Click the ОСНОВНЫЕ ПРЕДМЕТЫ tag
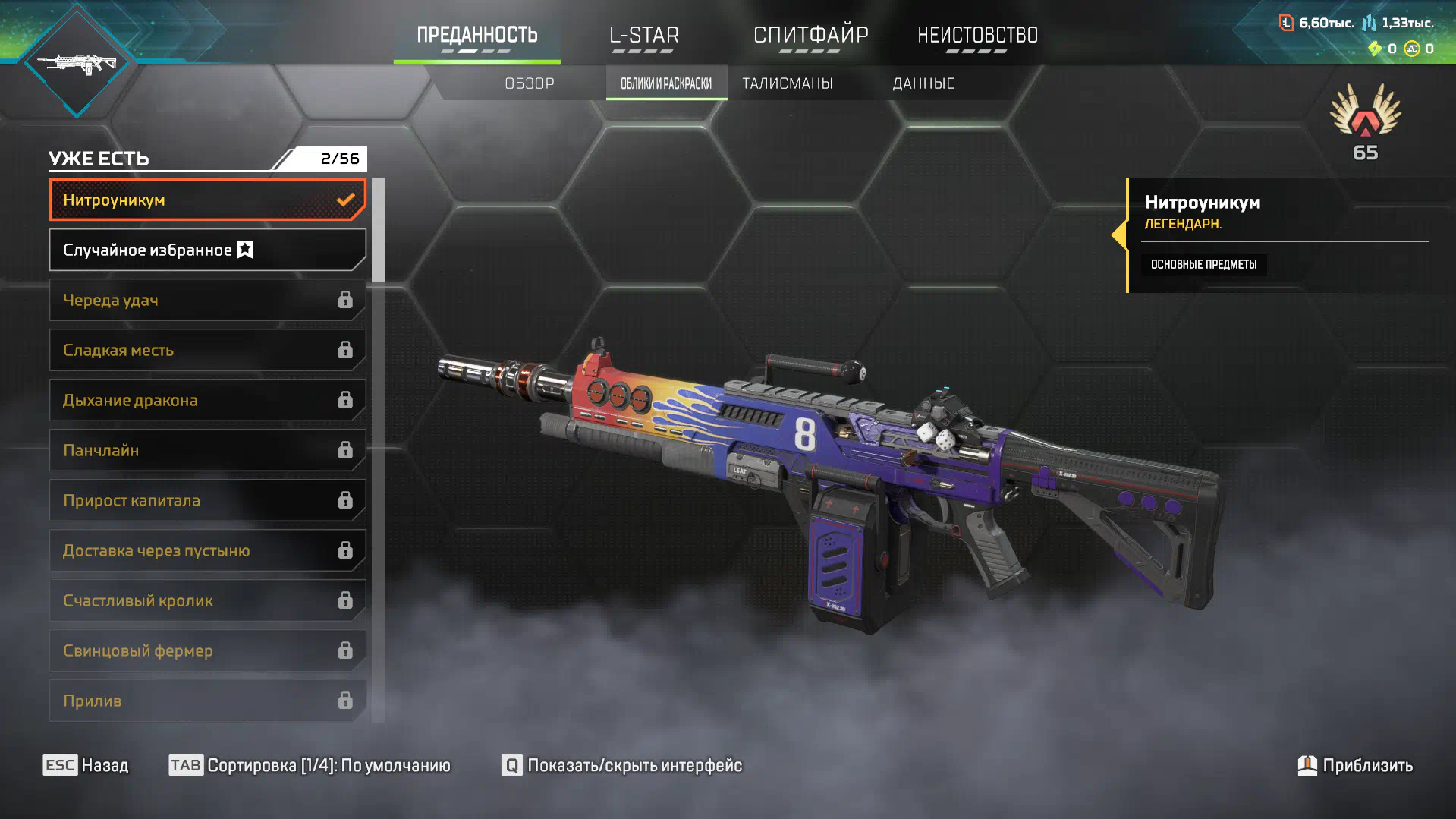 1203,265
